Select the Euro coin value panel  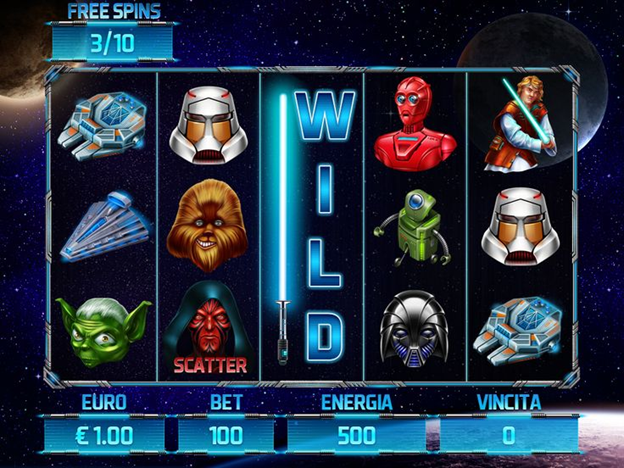[104, 435]
